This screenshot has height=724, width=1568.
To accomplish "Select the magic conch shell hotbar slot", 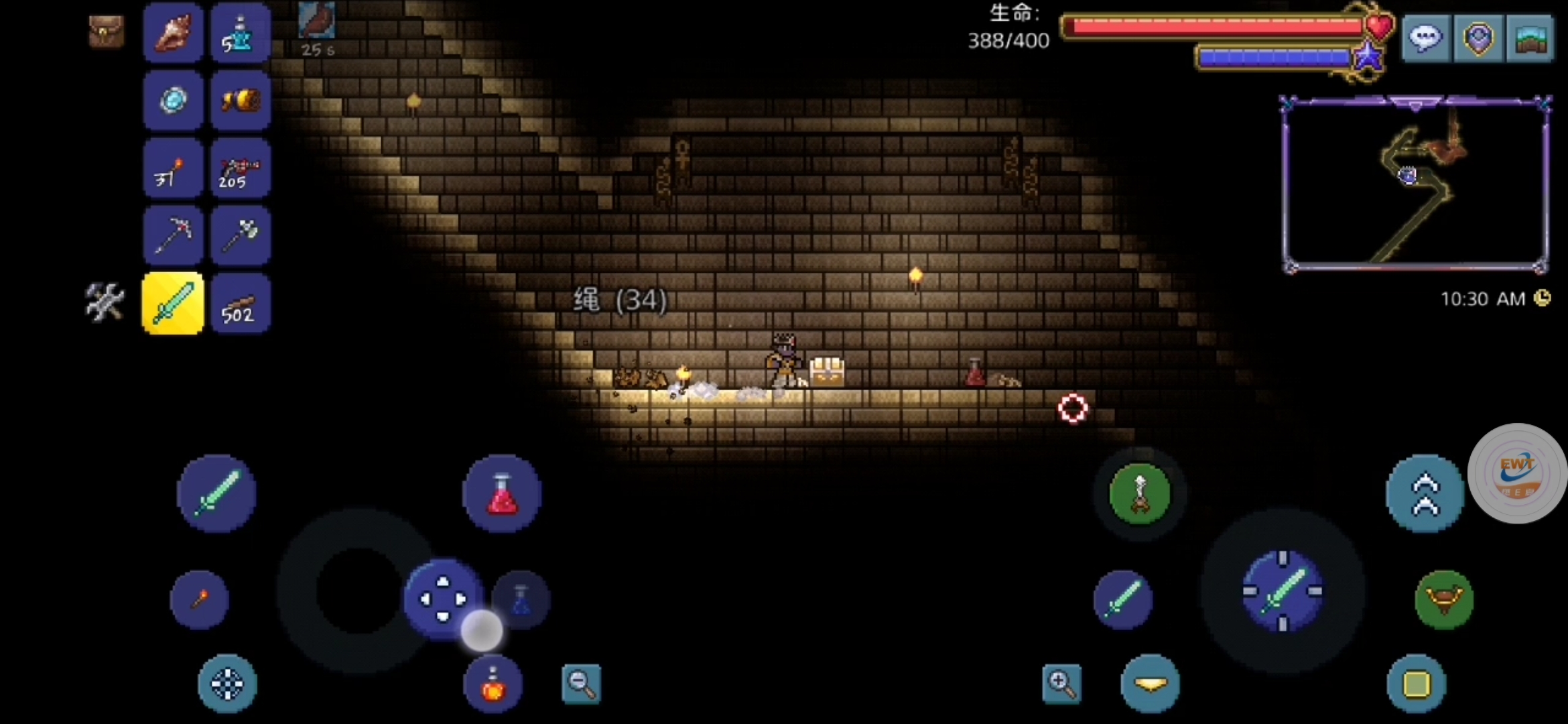I will coord(174,34).
